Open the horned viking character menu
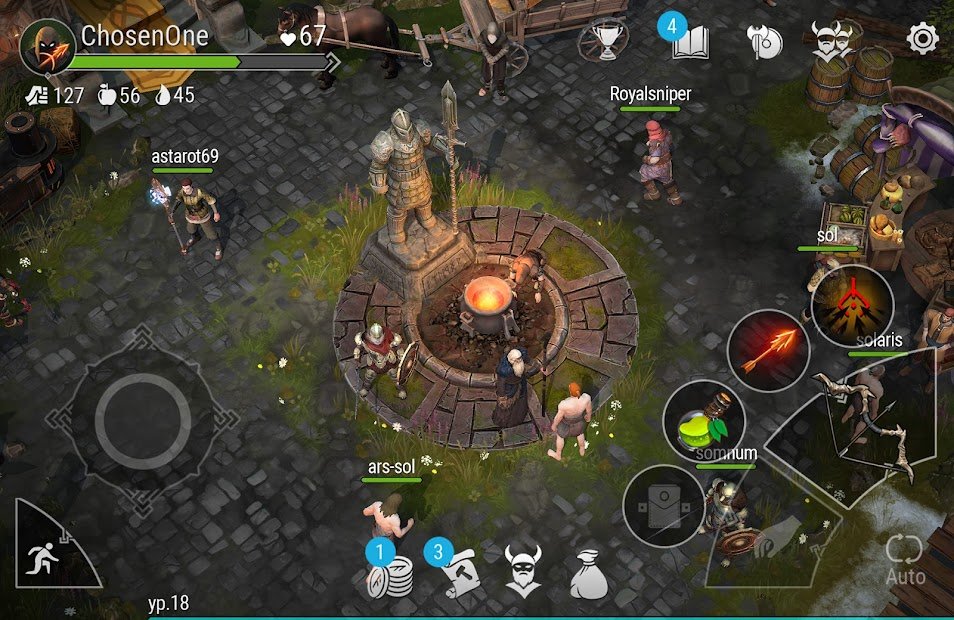This screenshot has height=620, width=954. [x=522, y=571]
